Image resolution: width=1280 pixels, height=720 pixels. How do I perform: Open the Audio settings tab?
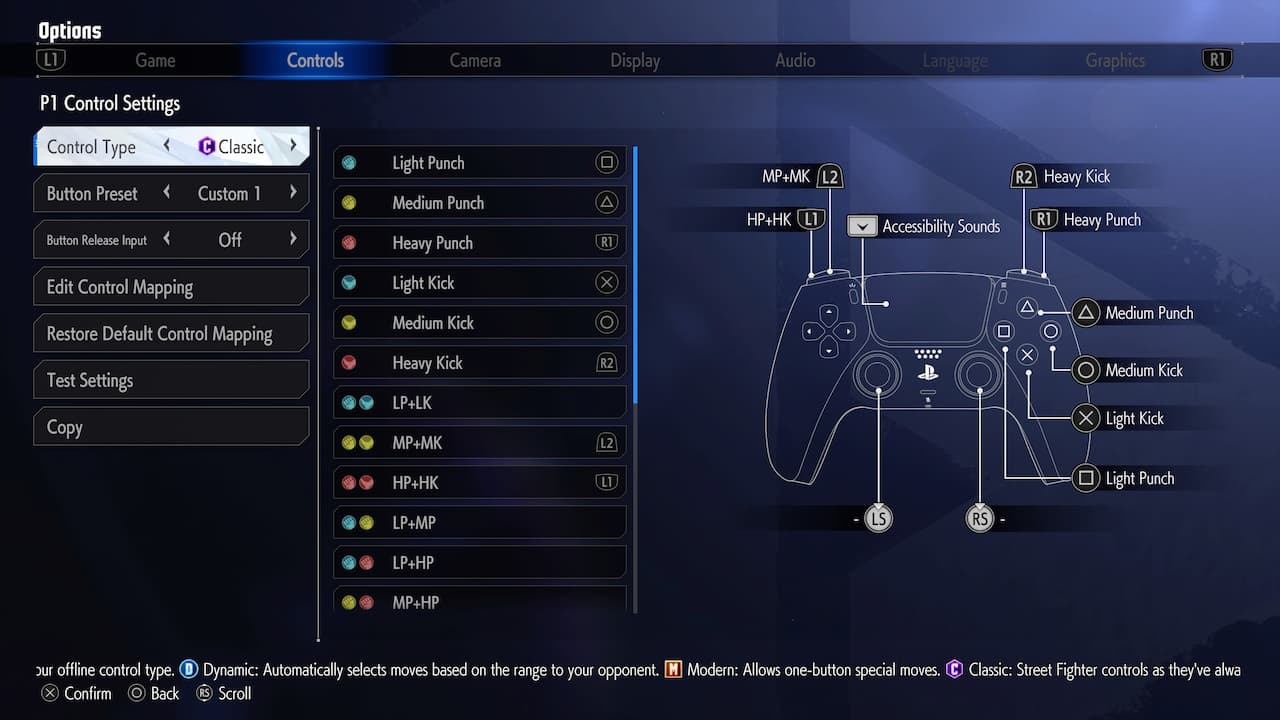coord(794,60)
